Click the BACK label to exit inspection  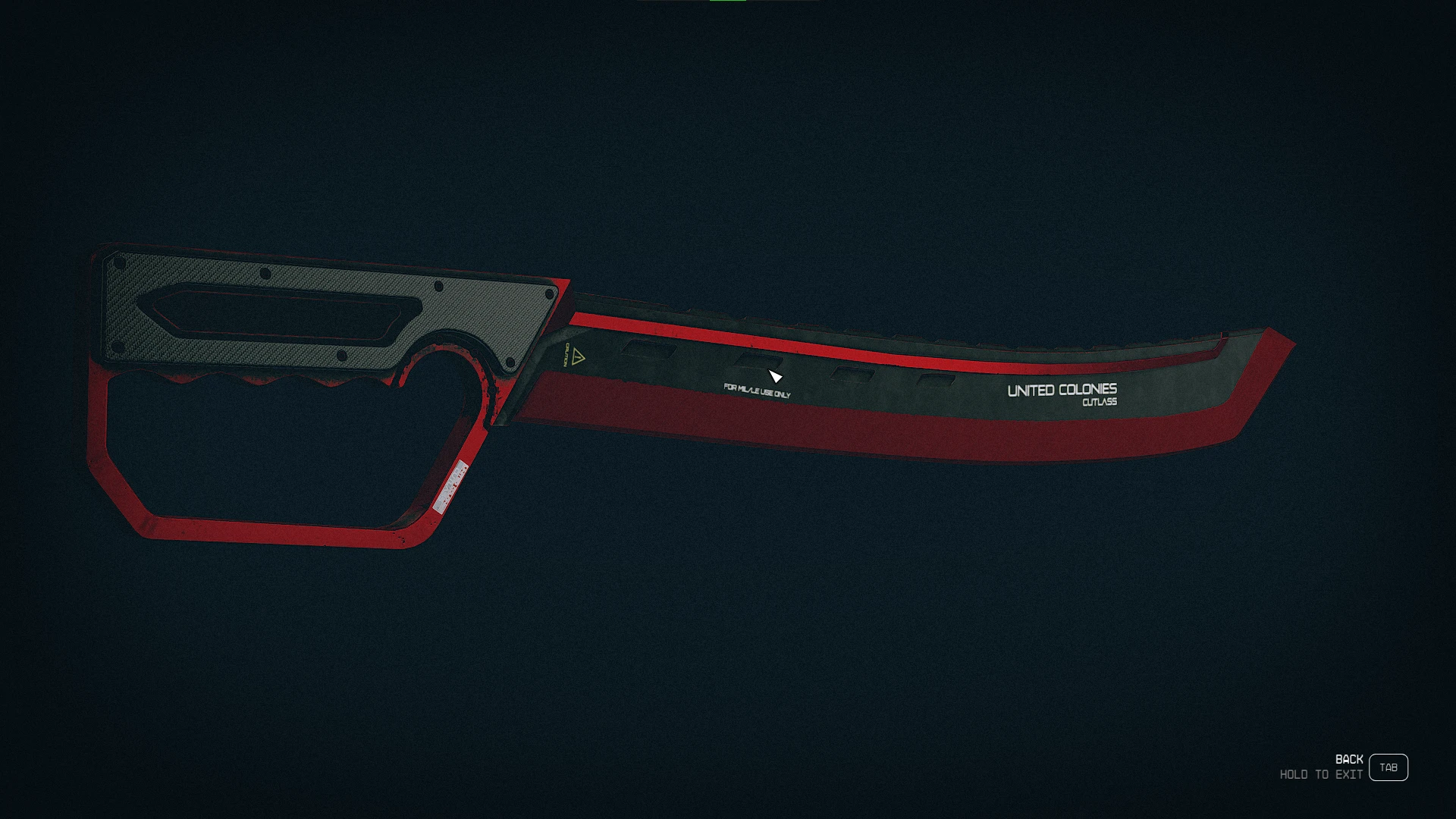1350,759
